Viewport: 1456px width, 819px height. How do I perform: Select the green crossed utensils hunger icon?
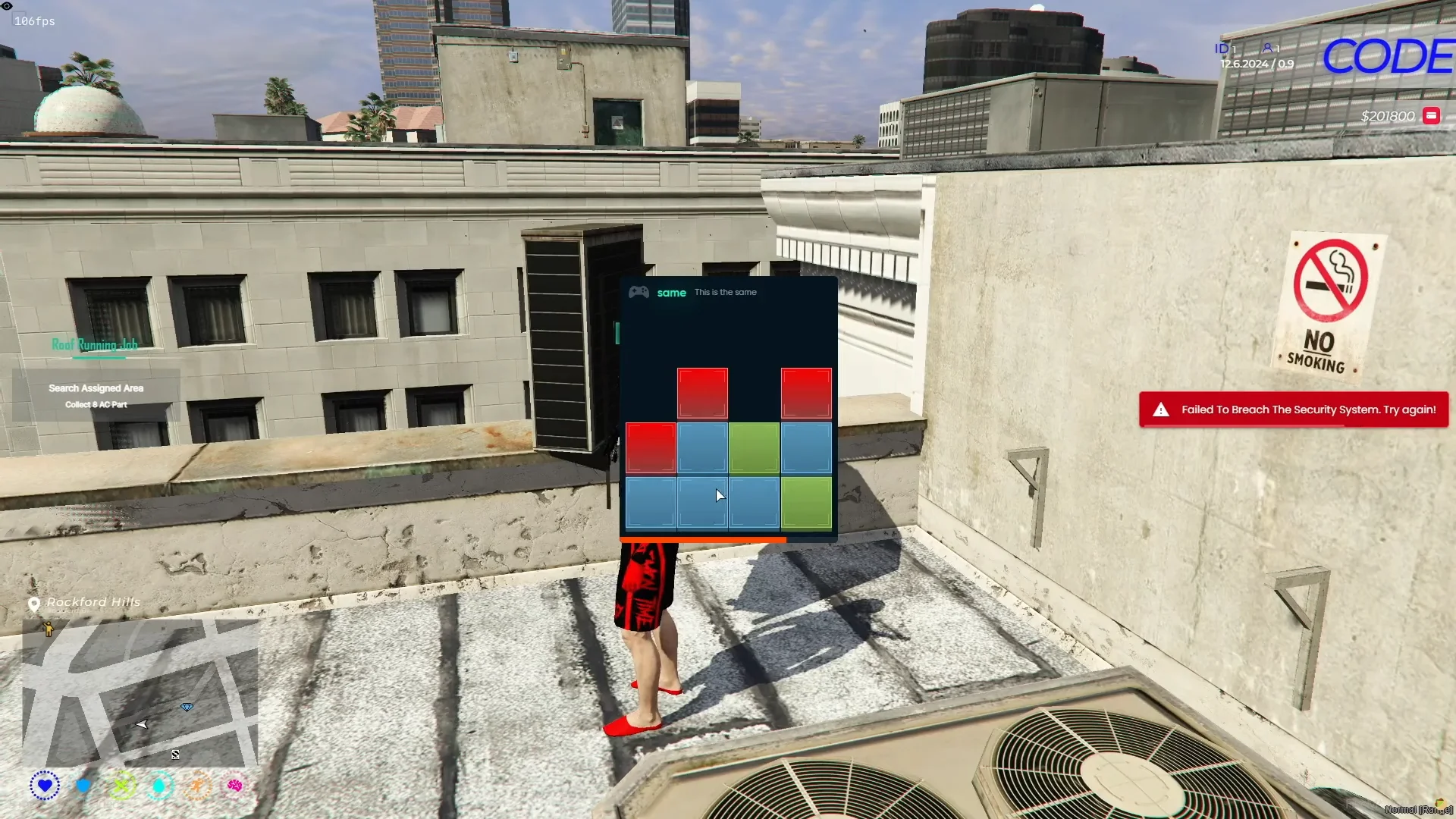(x=122, y=786)
